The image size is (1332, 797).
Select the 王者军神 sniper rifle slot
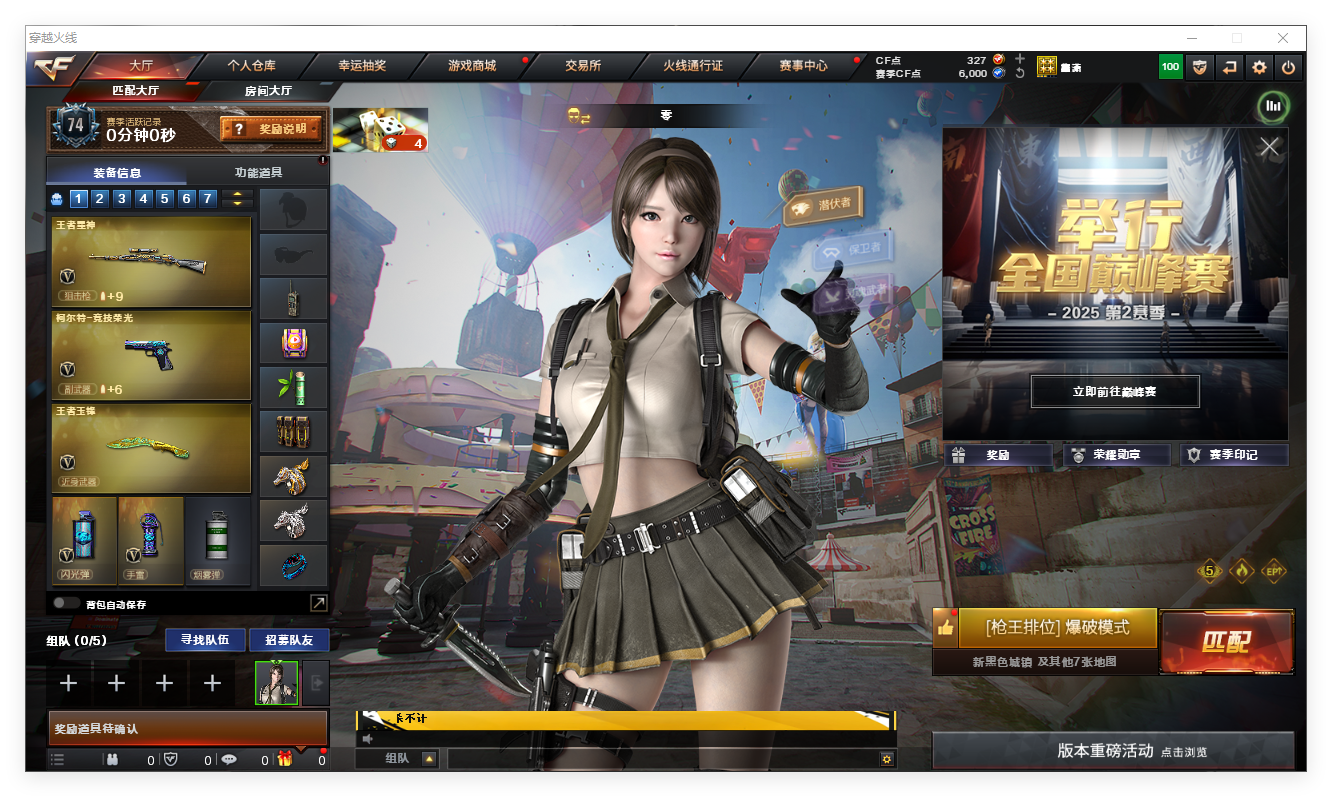coord(151,261)
